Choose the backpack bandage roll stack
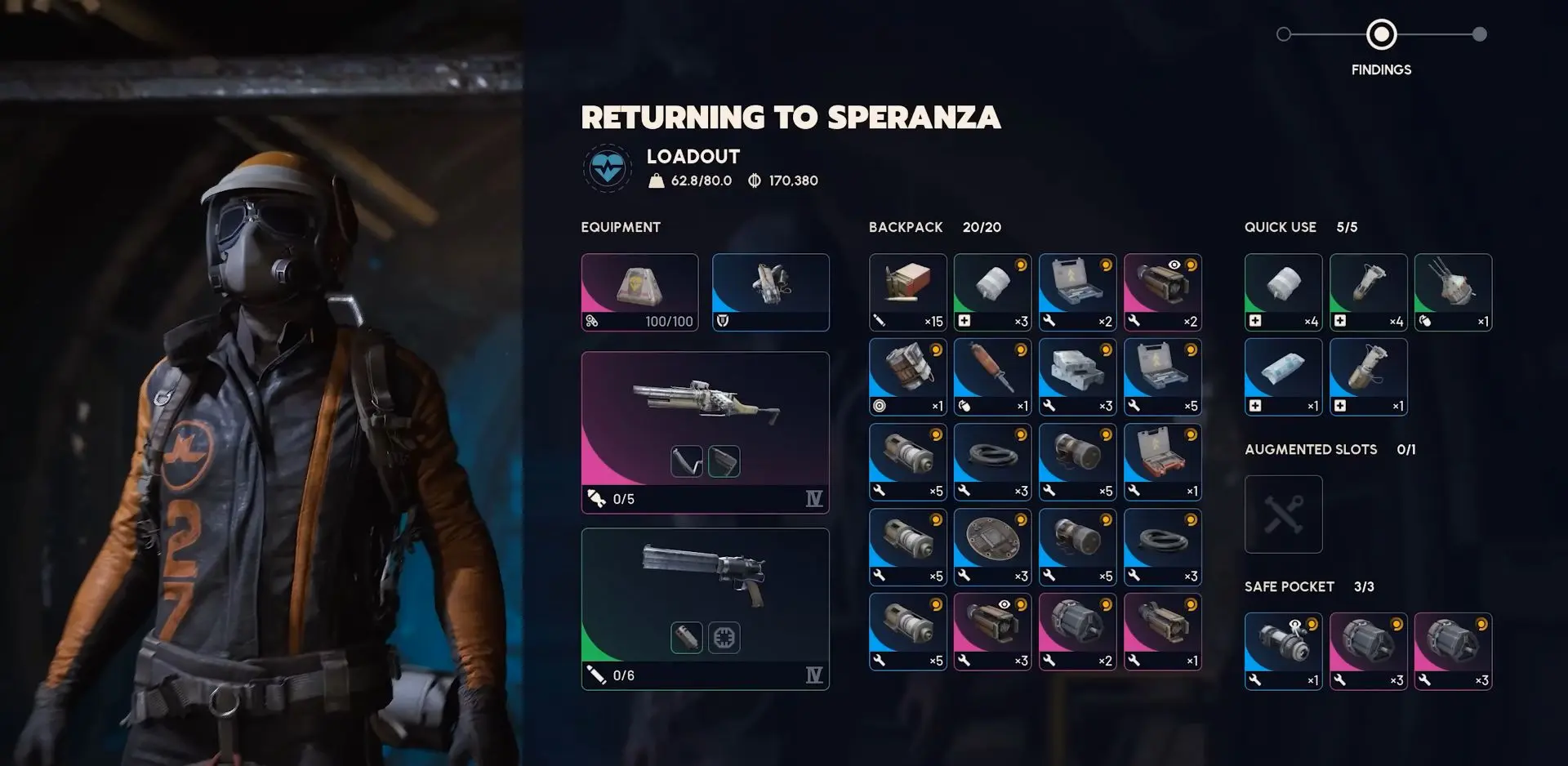1568x766 pixels. pos(992,292)
